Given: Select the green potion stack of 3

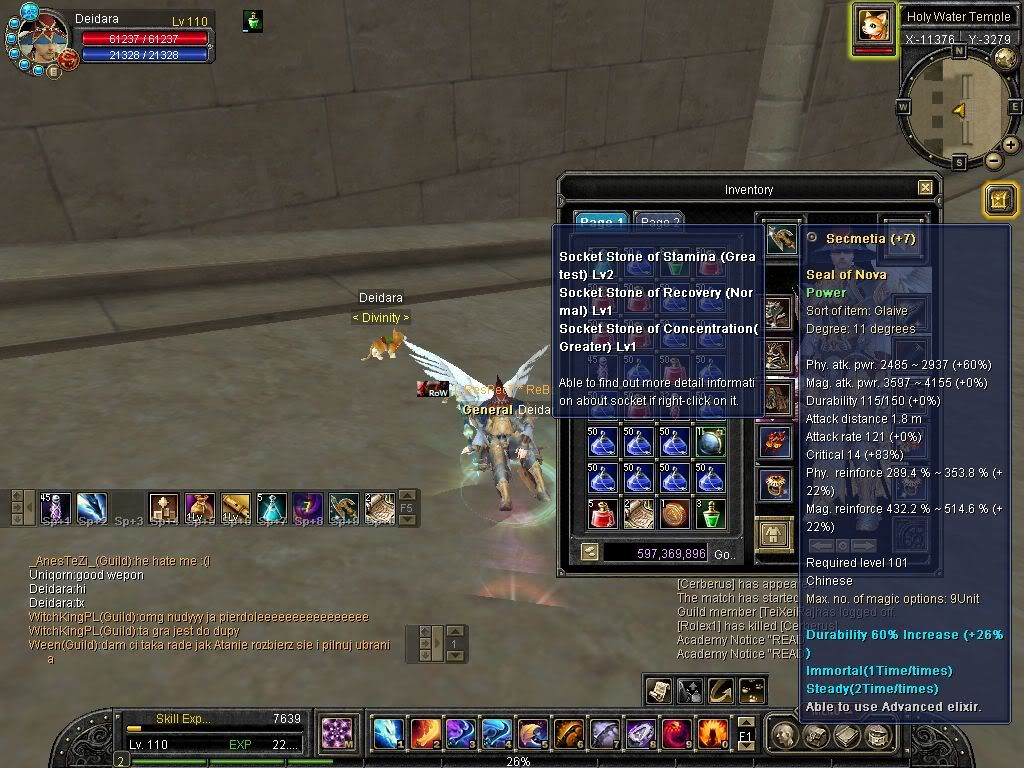Looking at the screenshot, I should (710, 514).
